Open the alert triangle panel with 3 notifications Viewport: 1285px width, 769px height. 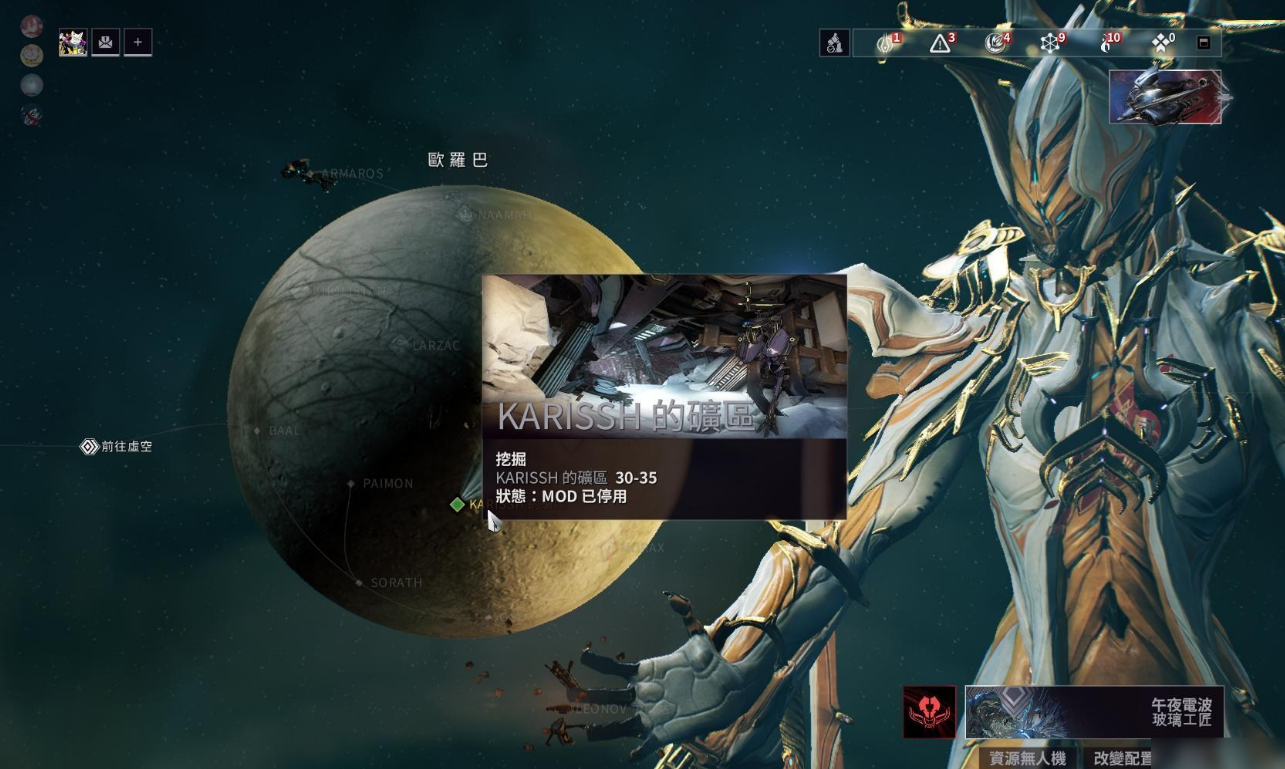tap(940, 43)
